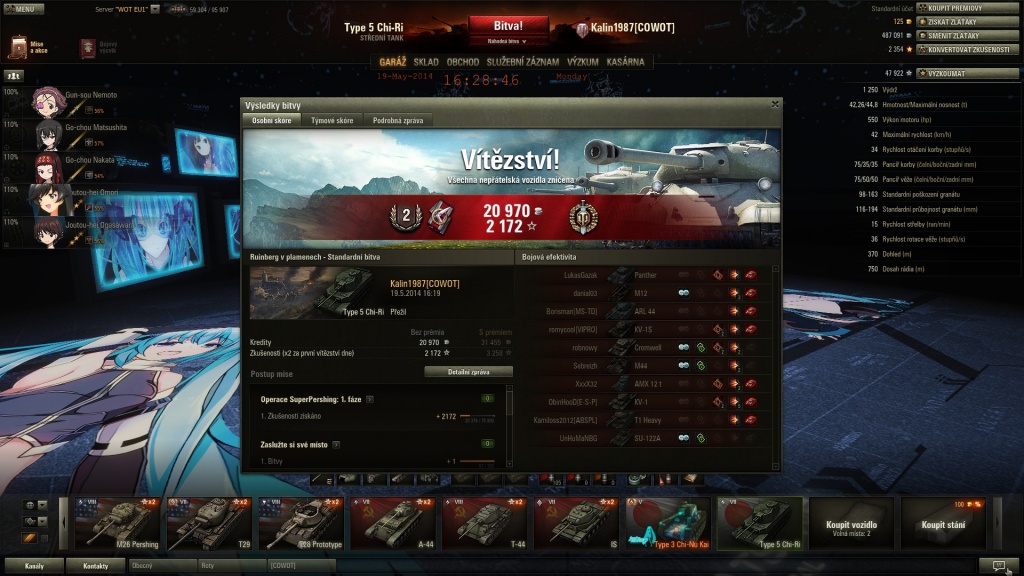Switch to the Týmové skóre tab

(331, 120)
